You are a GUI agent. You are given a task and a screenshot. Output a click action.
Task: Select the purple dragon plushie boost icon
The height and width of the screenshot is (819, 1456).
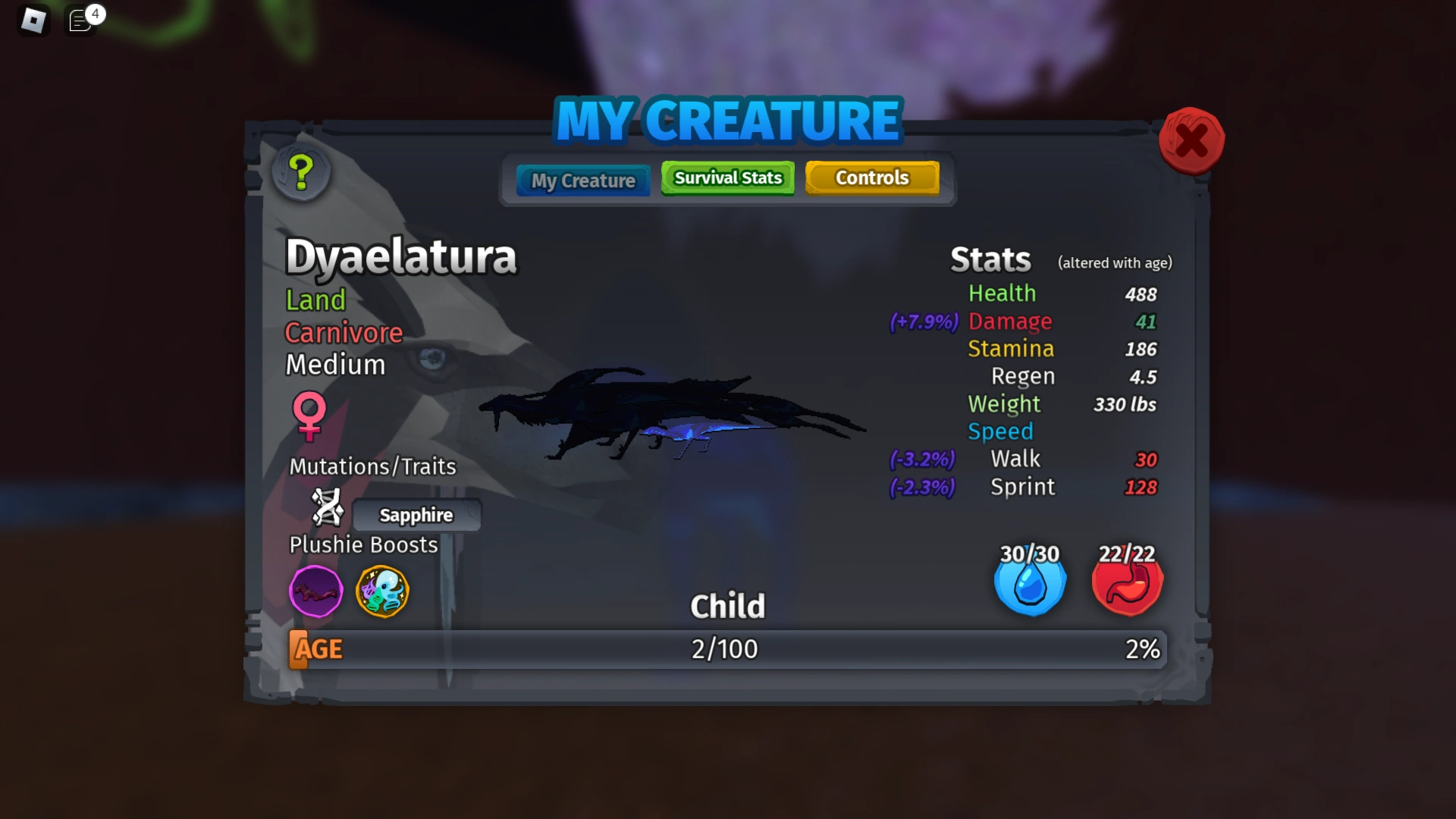click(315, 591)
